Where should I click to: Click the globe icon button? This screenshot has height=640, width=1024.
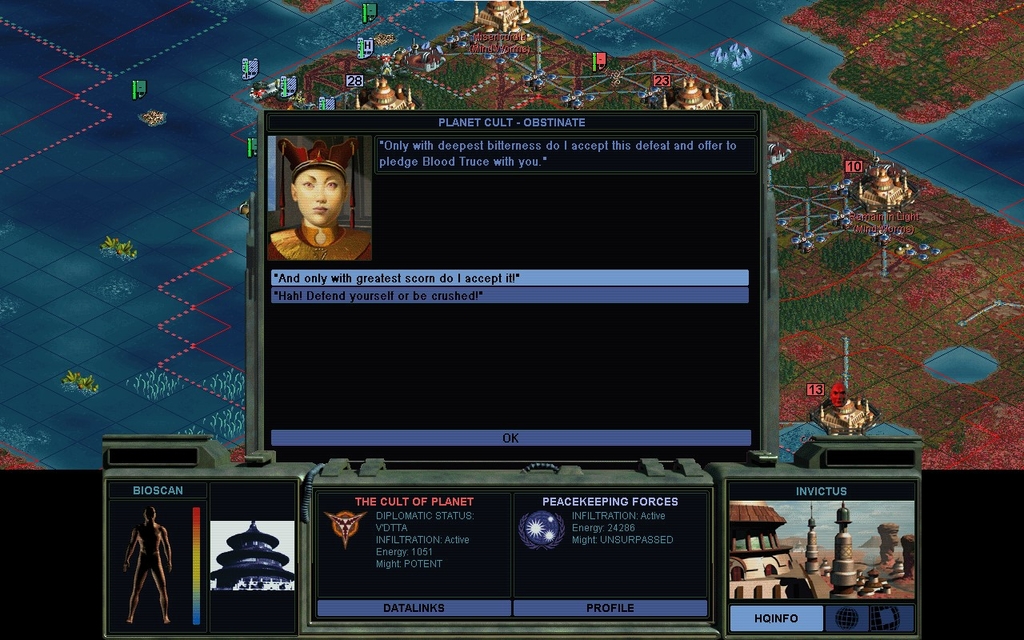846,618
